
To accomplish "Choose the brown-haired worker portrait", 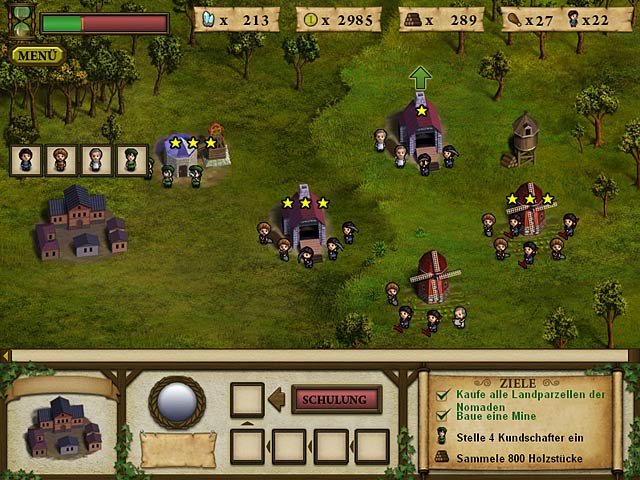I will click(61, 160).
